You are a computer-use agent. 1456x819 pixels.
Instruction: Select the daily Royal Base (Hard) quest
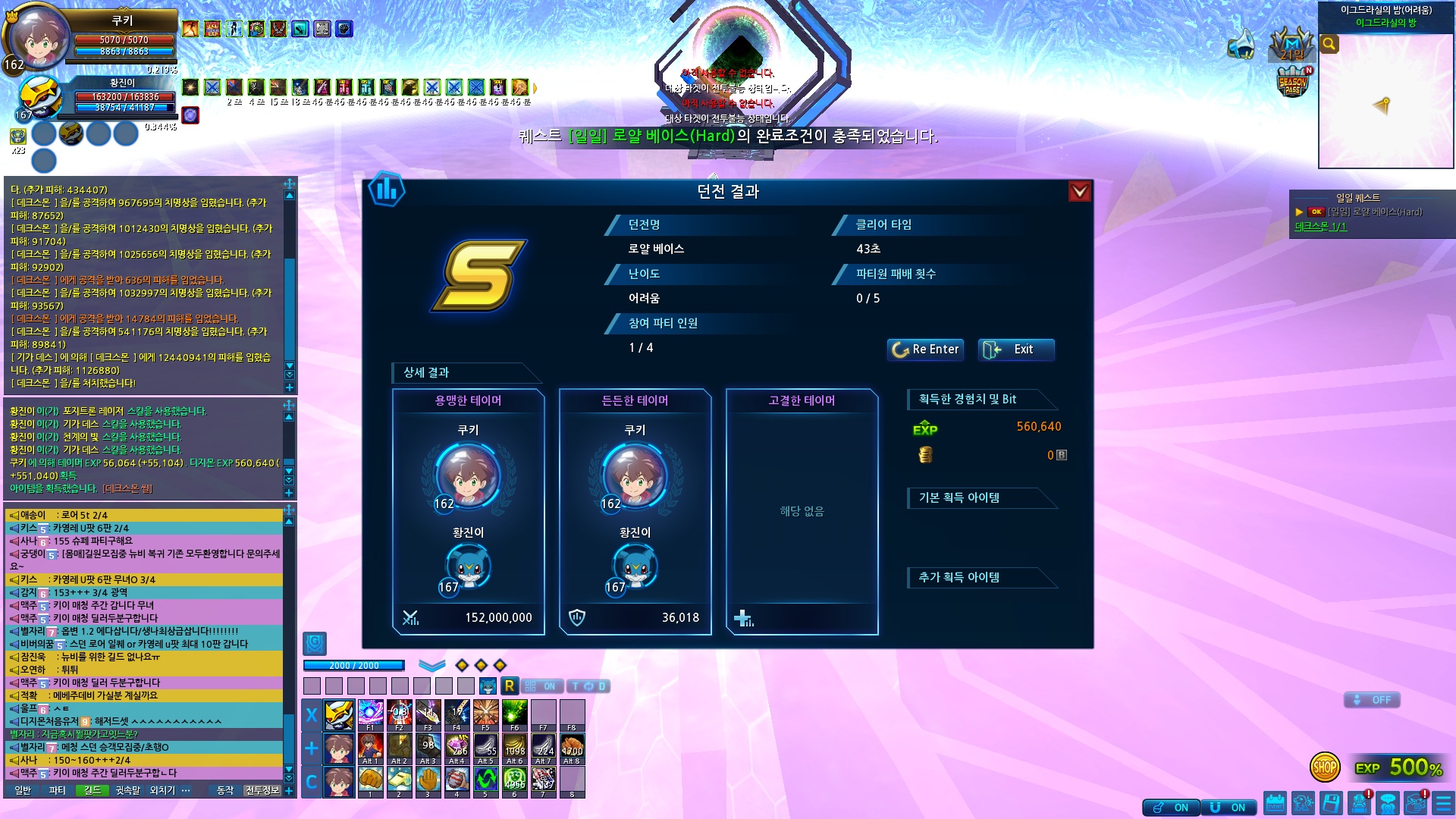1374,212
